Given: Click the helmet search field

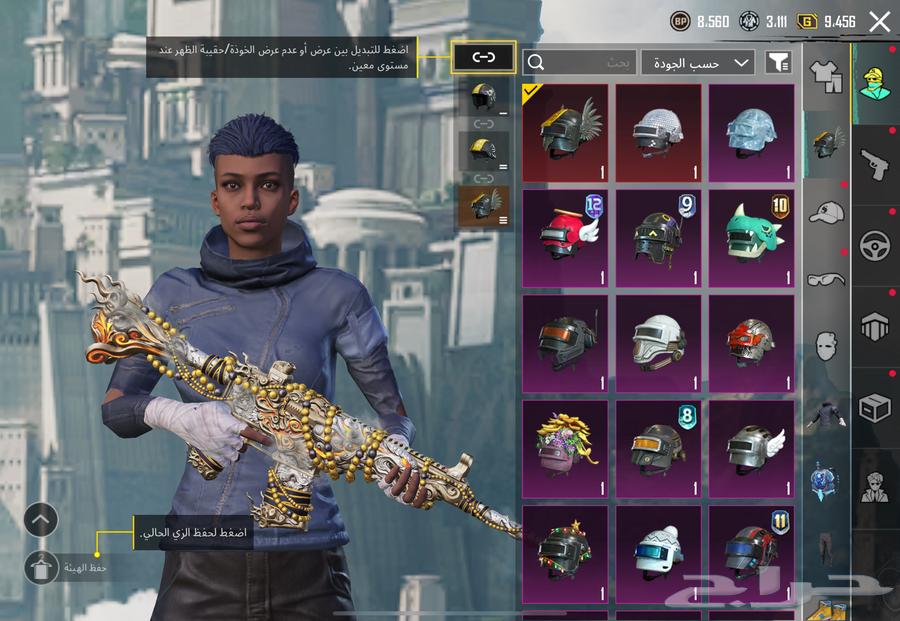Looking at the screenshot, I should (x=579, y=62).
